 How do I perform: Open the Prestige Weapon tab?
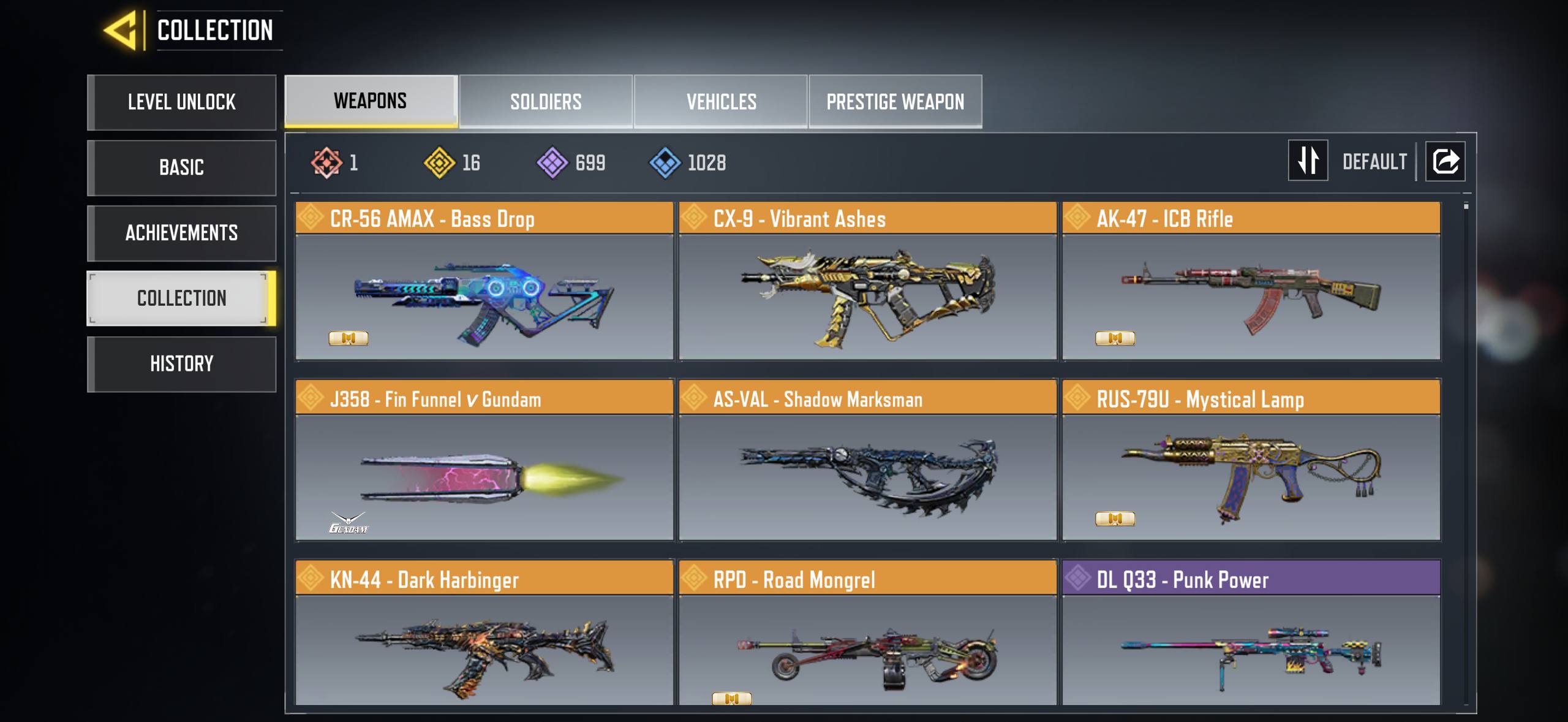[895, 102]
